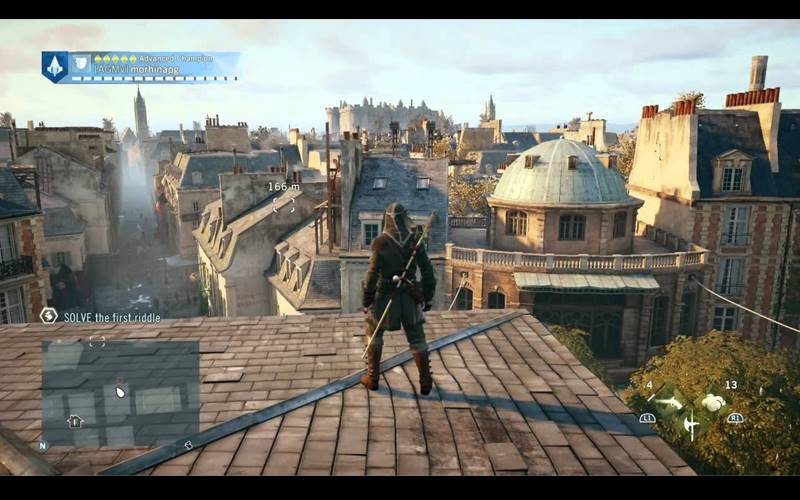Click the SOLVE the first riddle objective
This screenshot has height=500, width=800.
coord(112,316)
